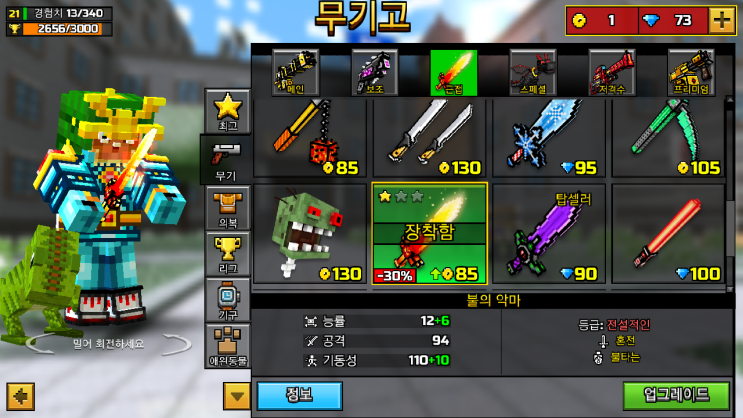Choose the 프리미엄 premium weapons tab
The image size is (743, 418).
click(x=690, y=73)
